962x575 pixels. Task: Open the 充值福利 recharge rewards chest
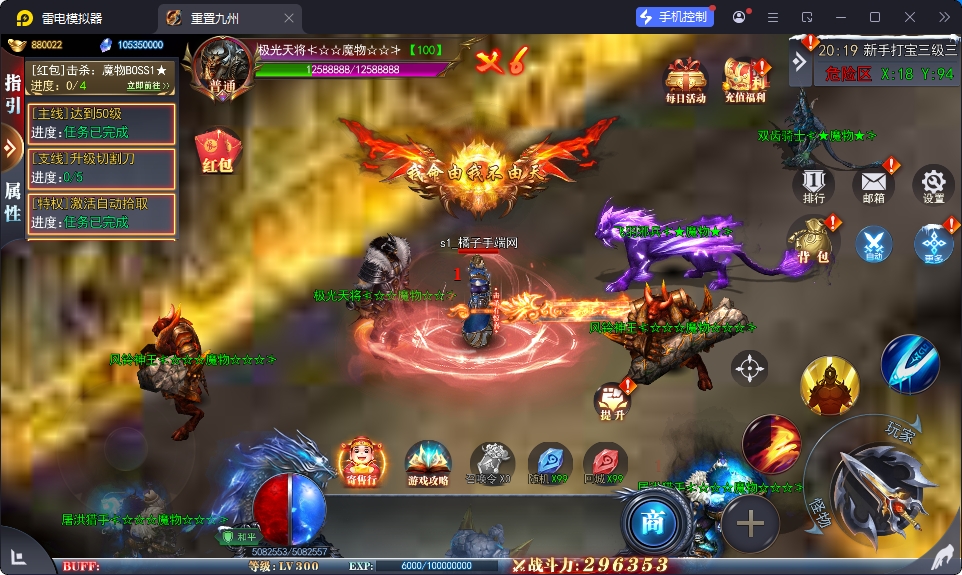click(745, 80)
